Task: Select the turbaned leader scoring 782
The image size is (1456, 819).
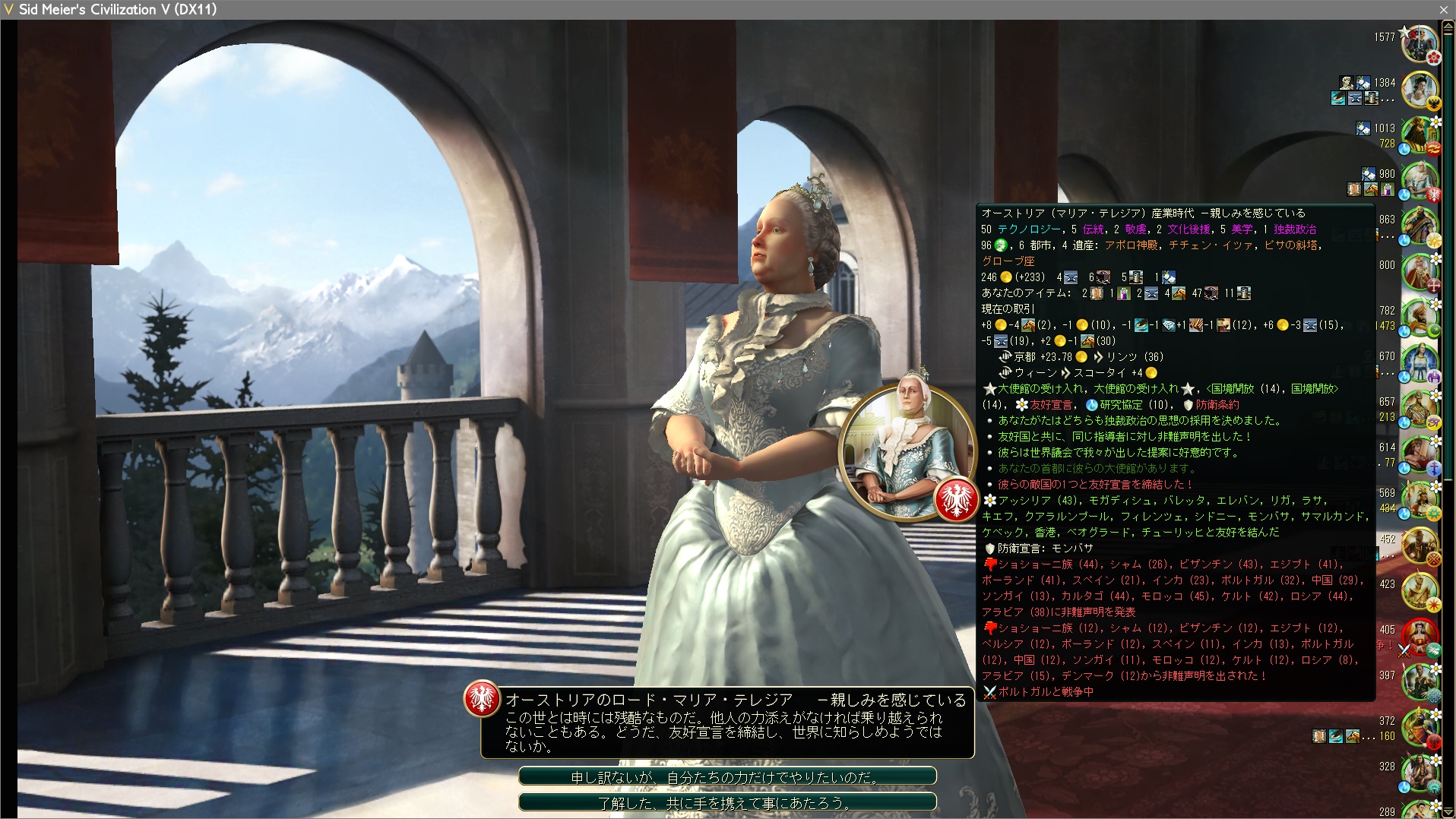Action: pyautogui.click(x=1419, y=318)
